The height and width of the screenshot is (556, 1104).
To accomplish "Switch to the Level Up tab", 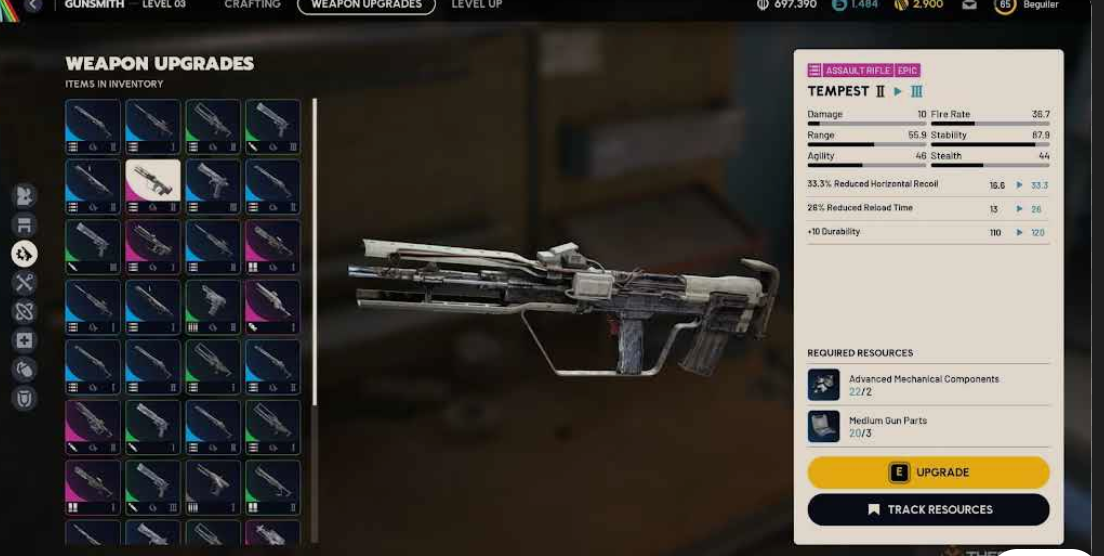I will point(476,5).
